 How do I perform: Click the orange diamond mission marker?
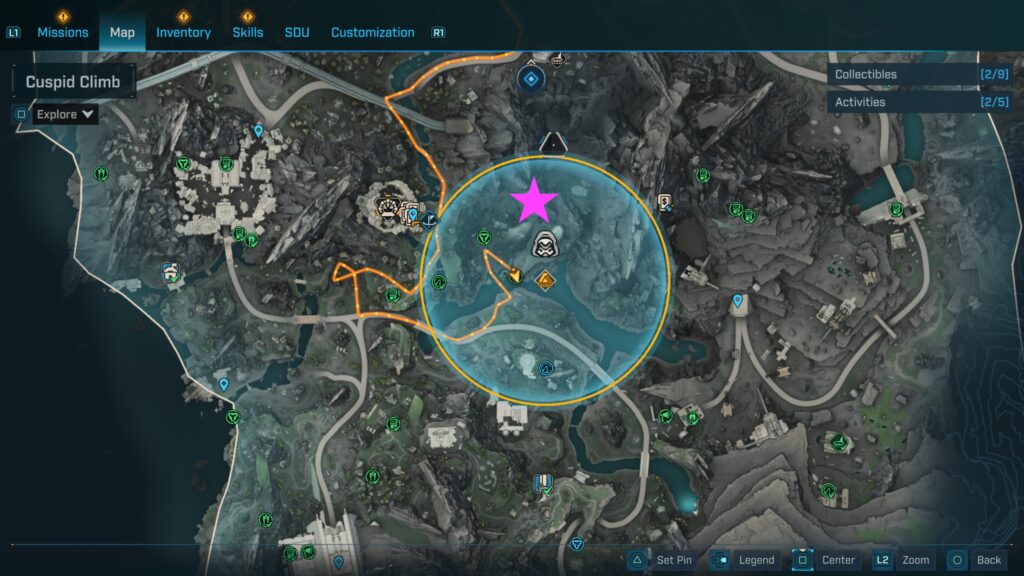(545, 280)
